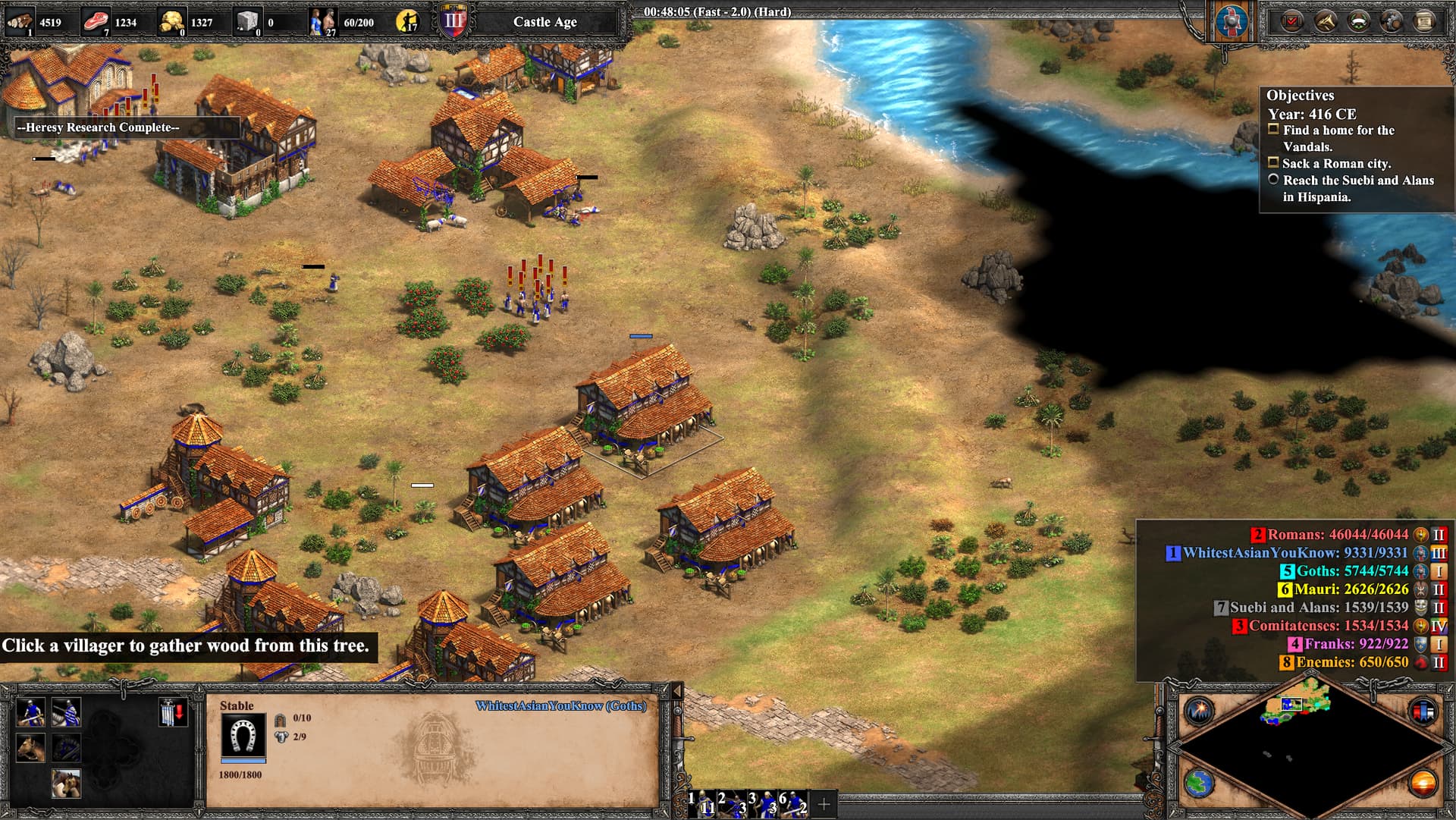Research the Husbandry horses technology
The image size is (1456, 820).
coord(66,784)
